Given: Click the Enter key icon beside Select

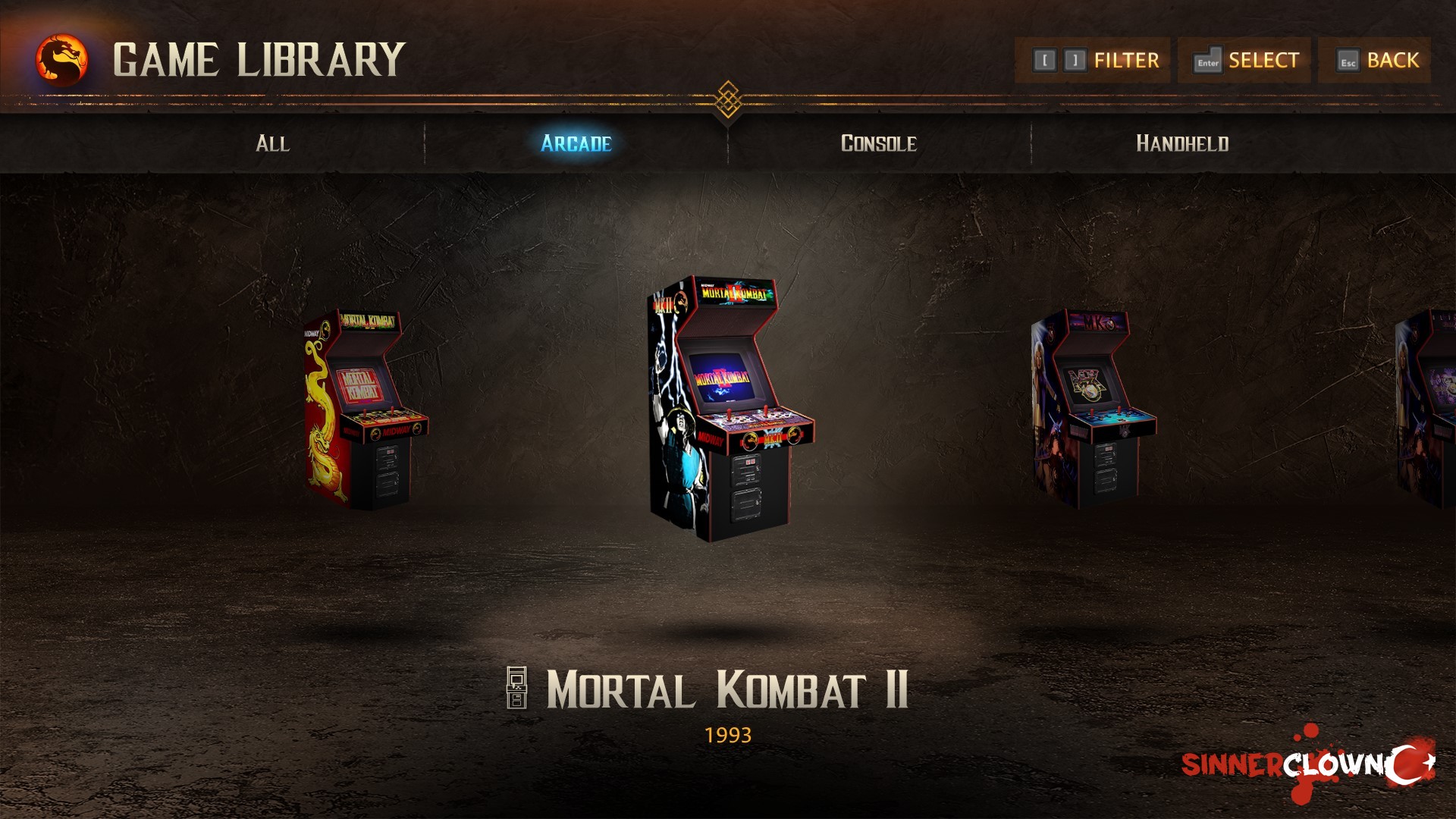Looking at the screenshot, I should pyautogui.click(x=1207, y=59).
